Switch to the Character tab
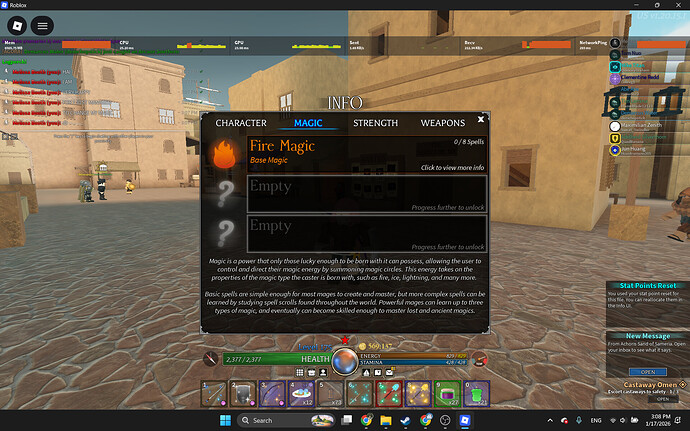Image resolution: width=690 pixels, height=431 pixels. click(x=241, y=123)
